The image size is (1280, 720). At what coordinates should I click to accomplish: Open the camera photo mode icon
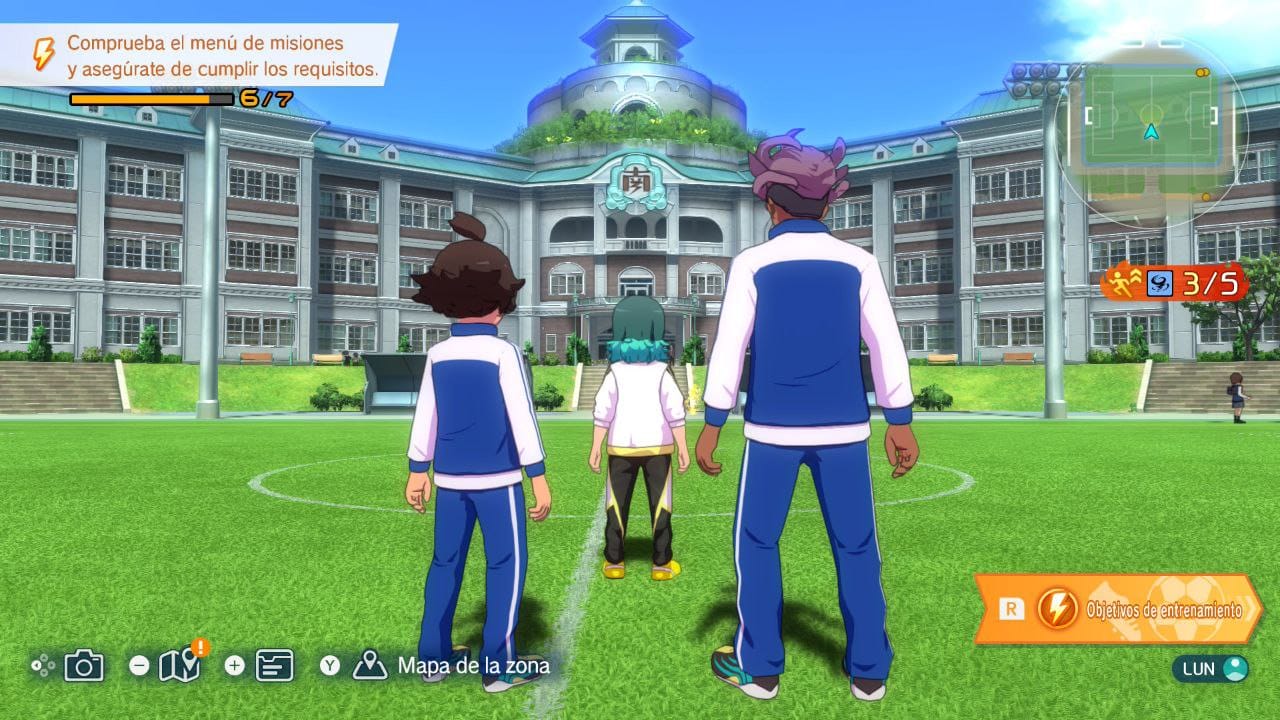(84, 665)
